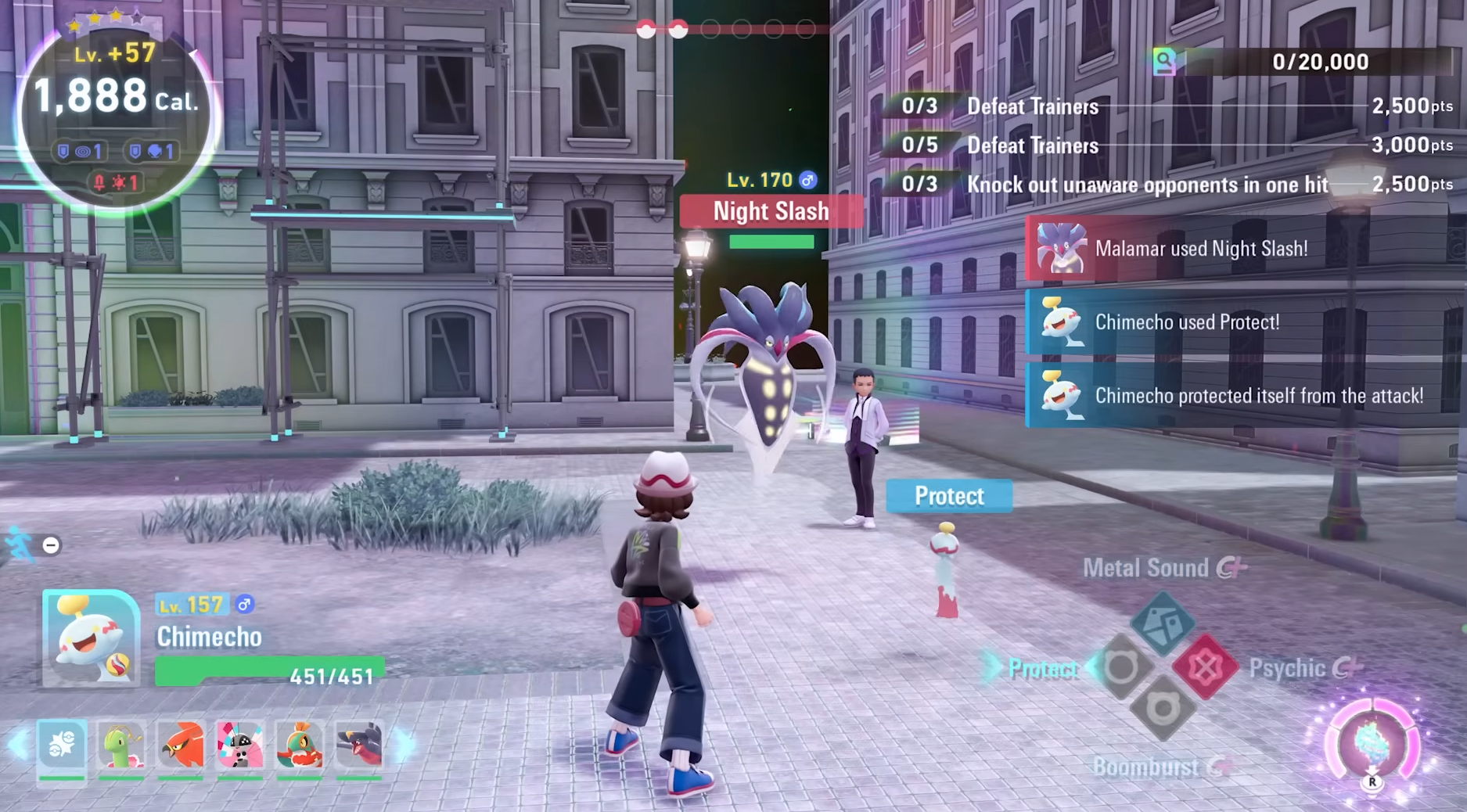This screenshot has height=812, width=1467.
Task: Choose the dark dragon Pokémon party slot
Action: pyautogui.click(x=359, y=746)
